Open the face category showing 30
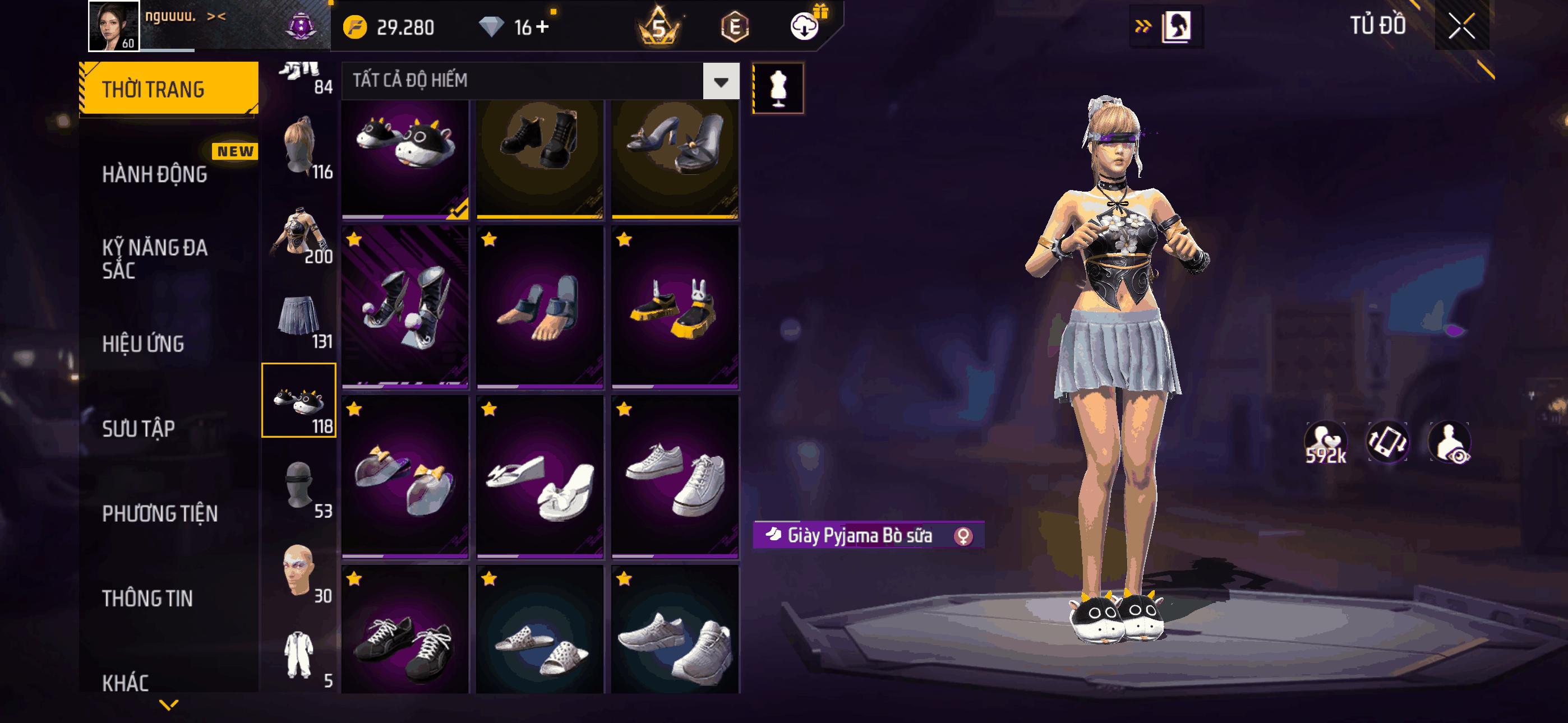The height and width of the screenshot is (723, 1568). pos(299,572)
